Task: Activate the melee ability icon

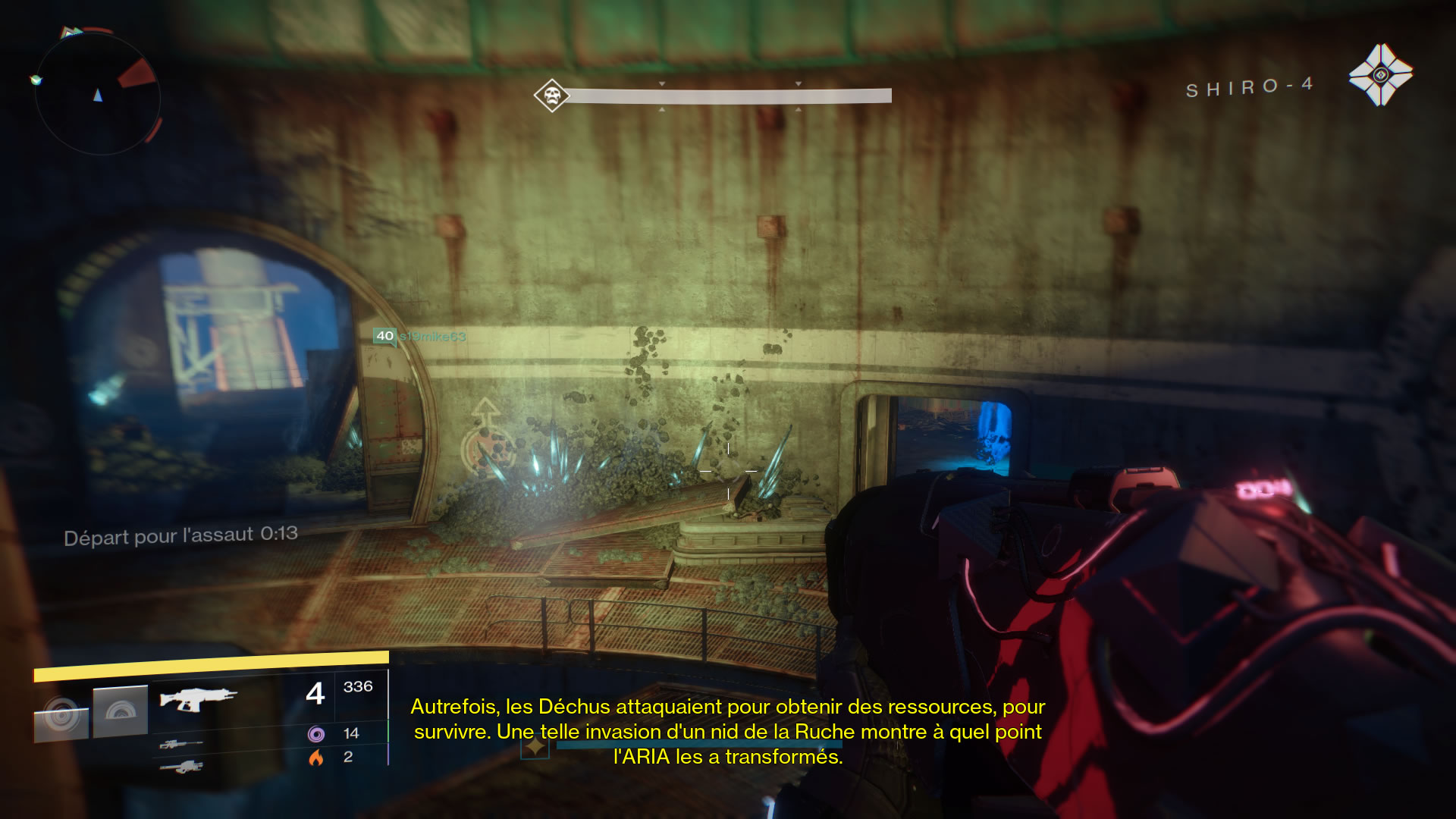Action: 121,711
